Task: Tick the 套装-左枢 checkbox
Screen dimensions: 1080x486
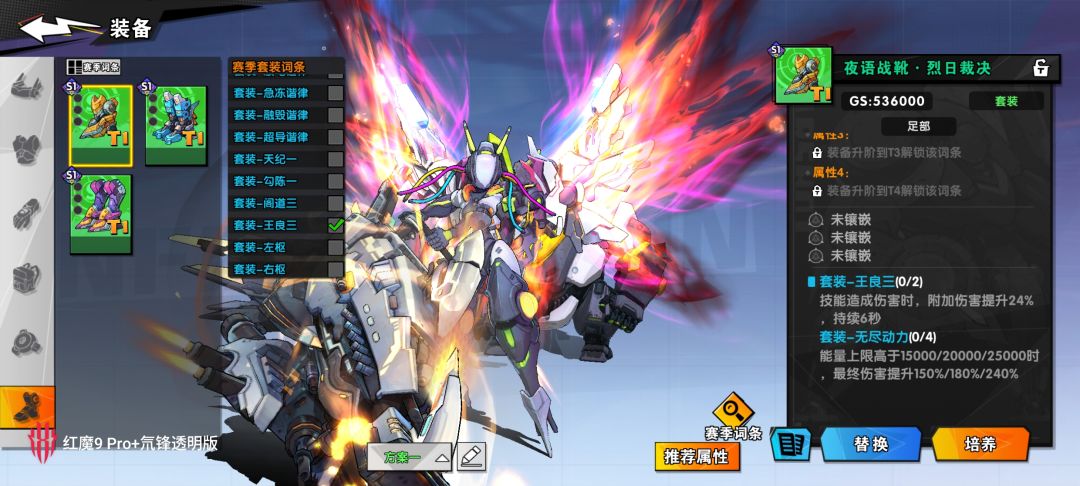Action: (x=336, y=247)
